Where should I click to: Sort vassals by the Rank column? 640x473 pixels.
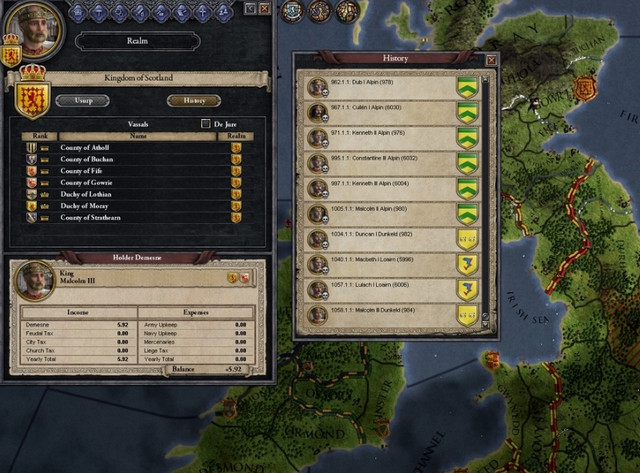point(39,136)
